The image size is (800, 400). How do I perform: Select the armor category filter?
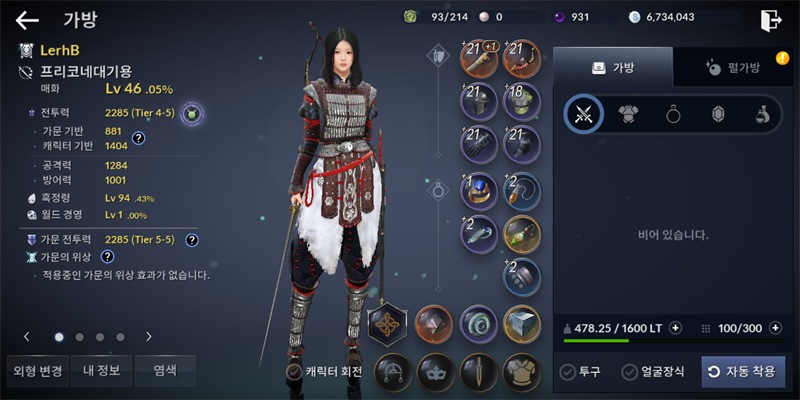pos(629,114)
